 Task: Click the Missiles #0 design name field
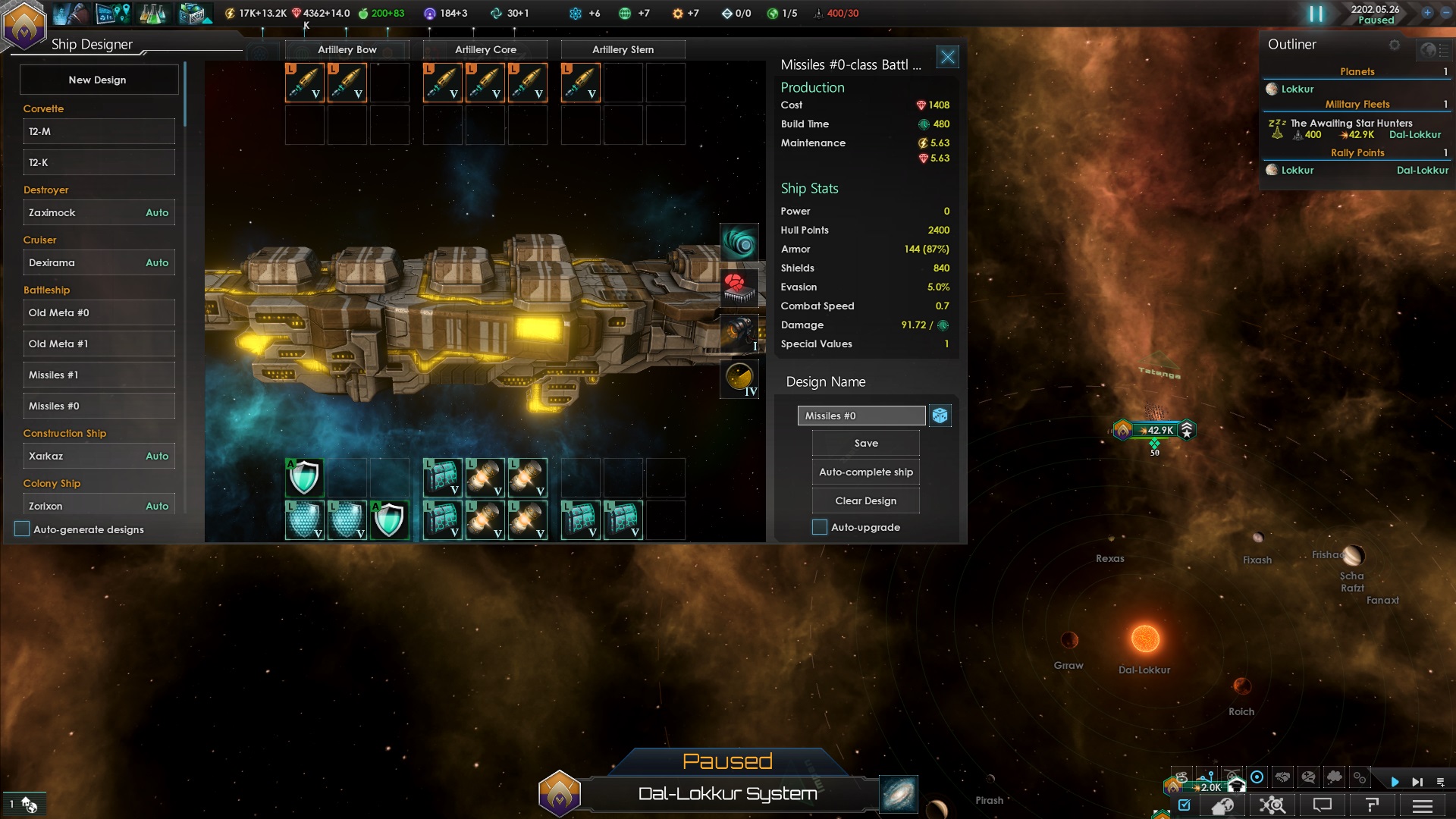coord(861,416)
